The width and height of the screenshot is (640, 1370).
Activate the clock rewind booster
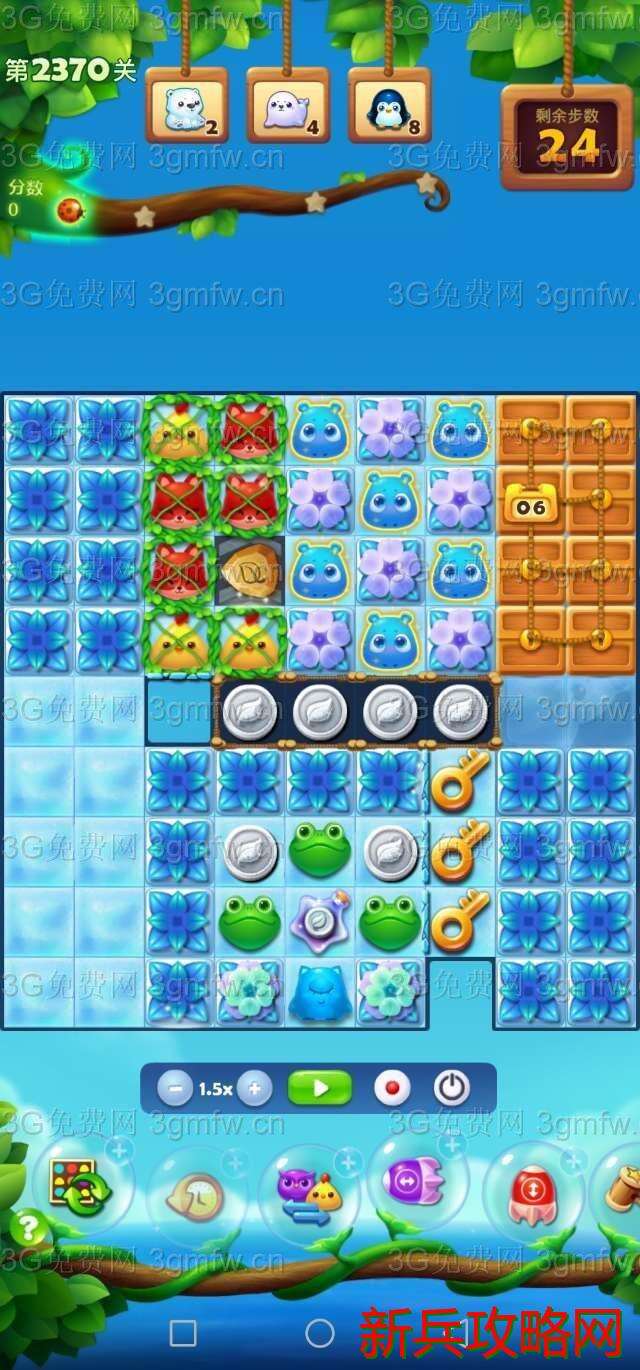point(196,1195)
